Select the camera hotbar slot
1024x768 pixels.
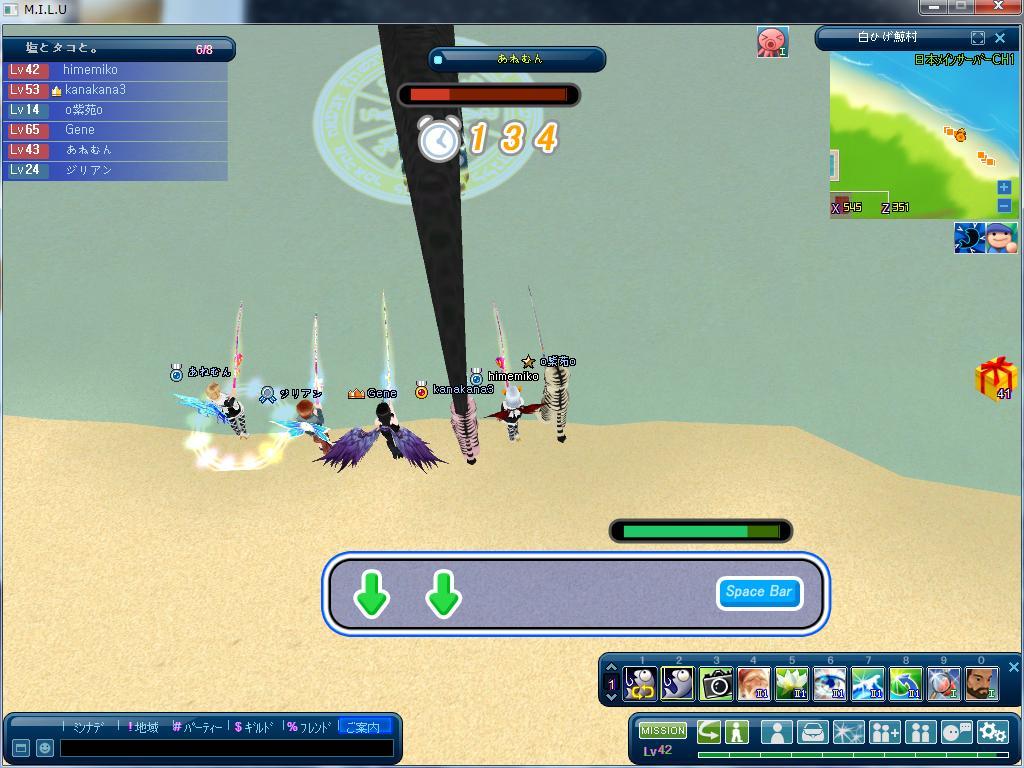(716, 684)
